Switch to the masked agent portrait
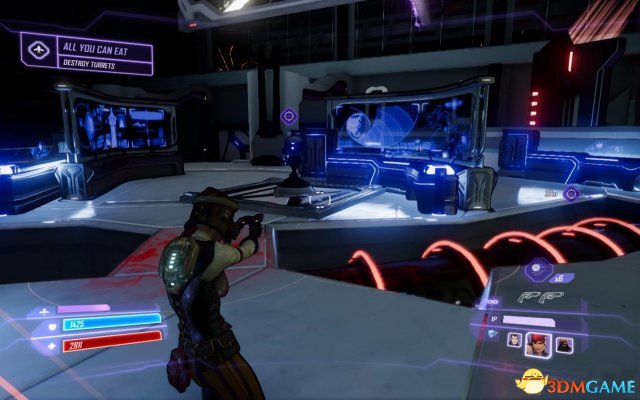Screen dimensions: 640x400 coord(564,343)
